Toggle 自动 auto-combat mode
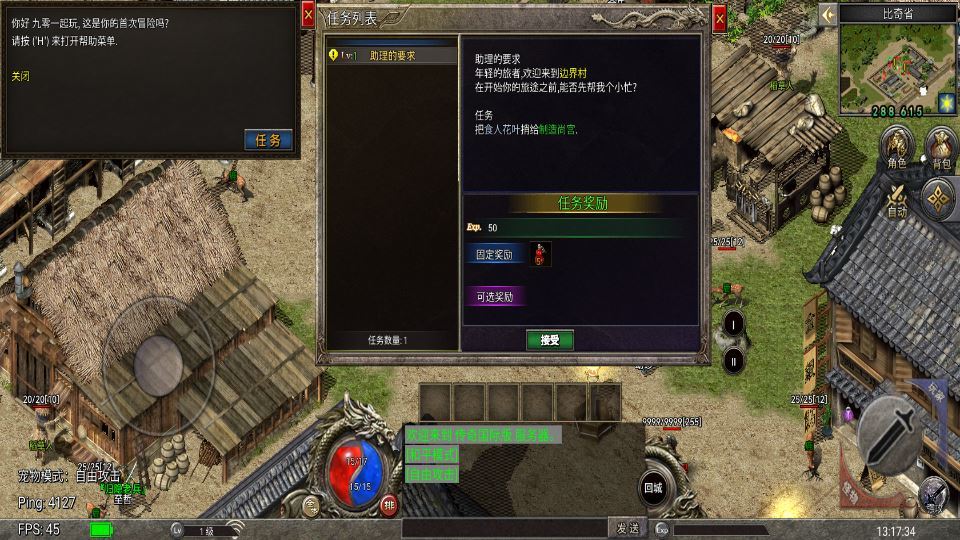 898,197
